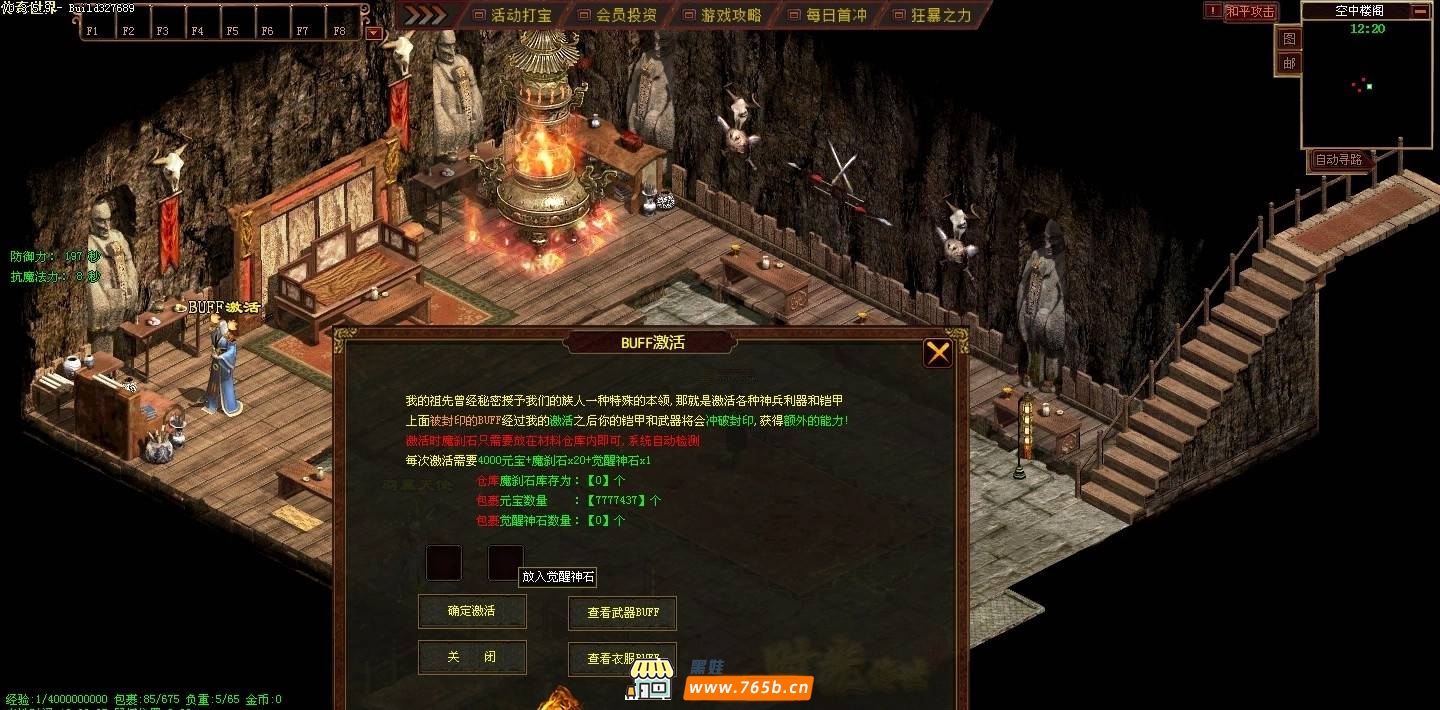
Task: Choose the 每日首冲 daily recharge entry
Action: [826, 15]
